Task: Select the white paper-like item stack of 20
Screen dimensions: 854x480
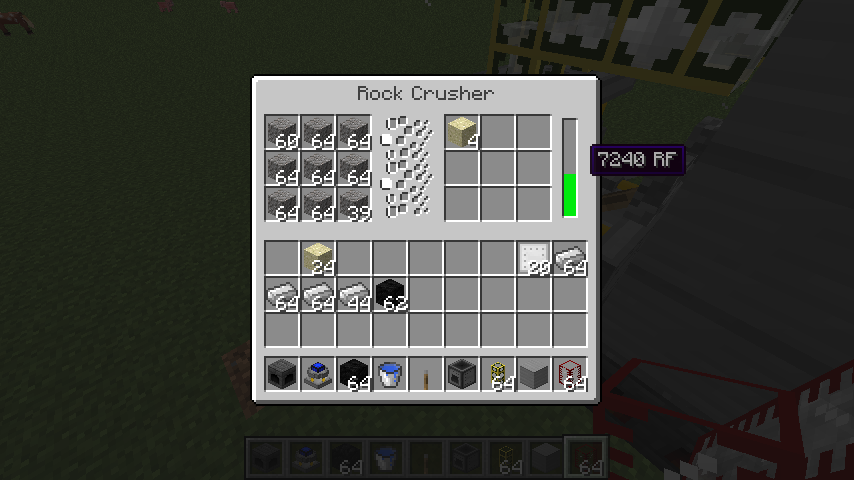Action: click(534, 258)
